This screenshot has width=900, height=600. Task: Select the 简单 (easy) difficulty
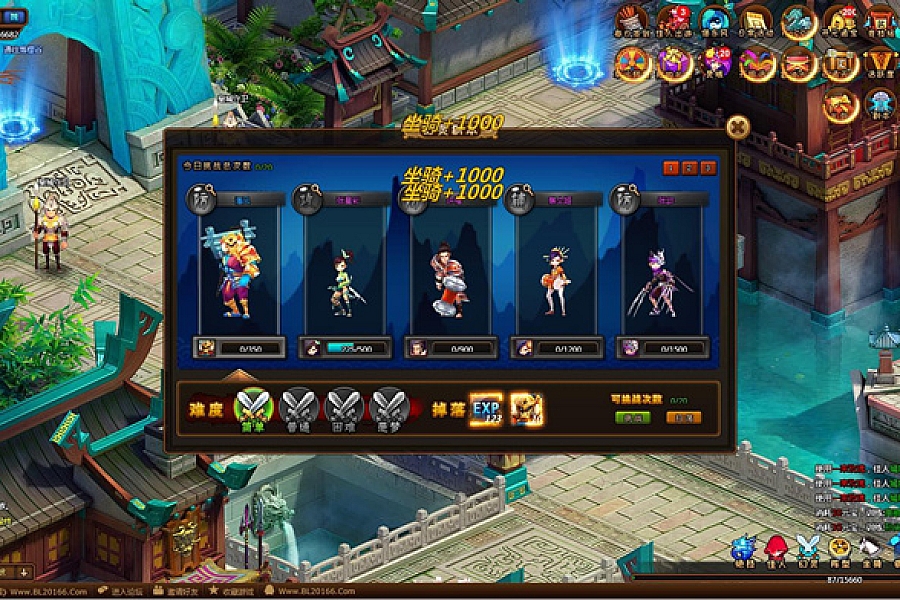coord(253,406)
